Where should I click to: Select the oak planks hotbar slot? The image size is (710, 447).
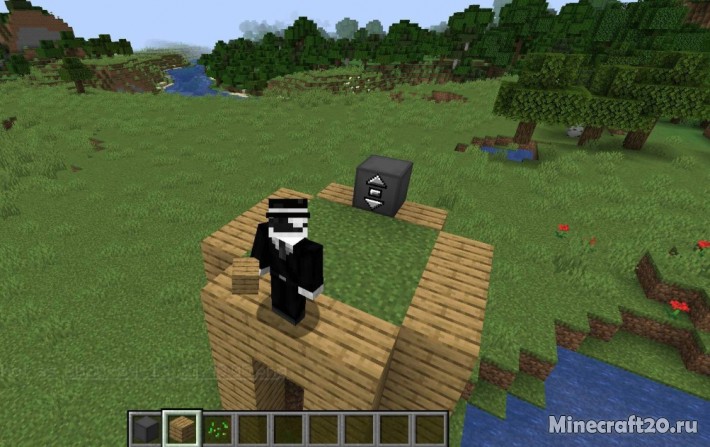tap(182, 429)
